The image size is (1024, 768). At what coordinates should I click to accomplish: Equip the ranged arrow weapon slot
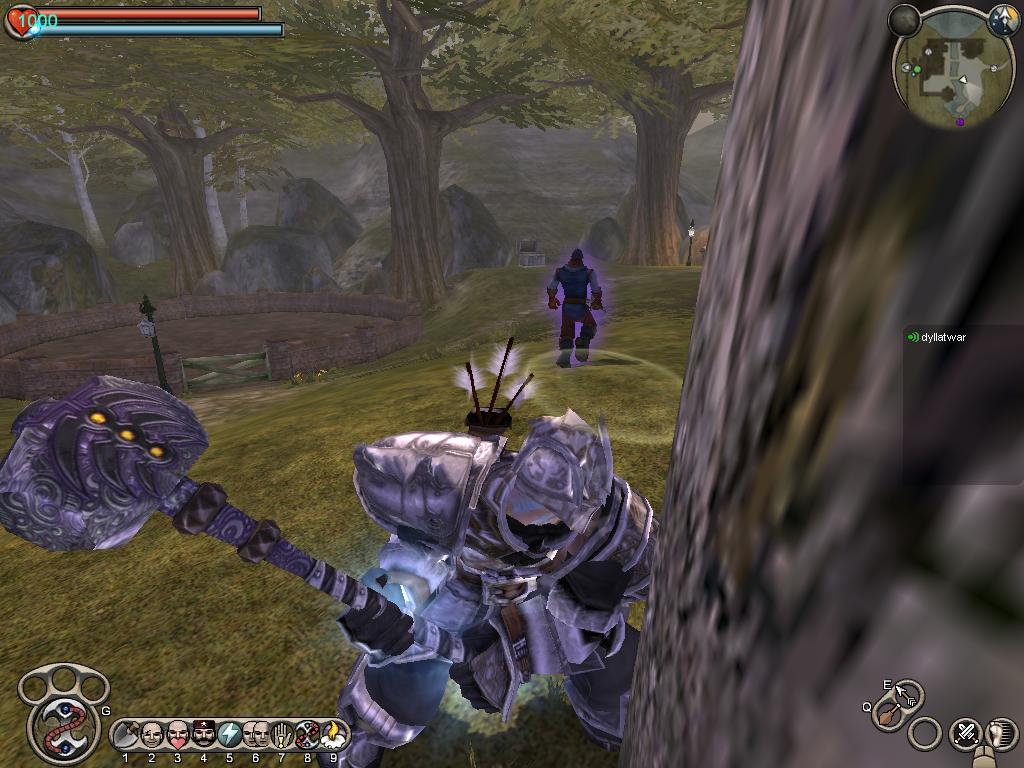[907, 694]
